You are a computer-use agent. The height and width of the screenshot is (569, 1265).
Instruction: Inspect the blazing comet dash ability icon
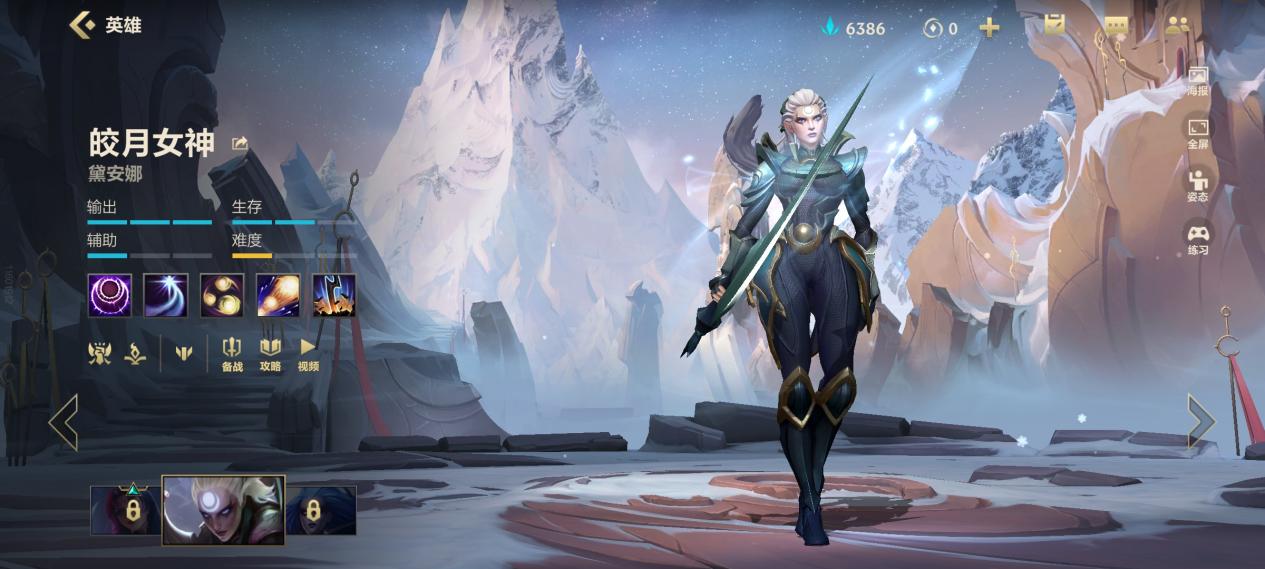click(277, 295)
